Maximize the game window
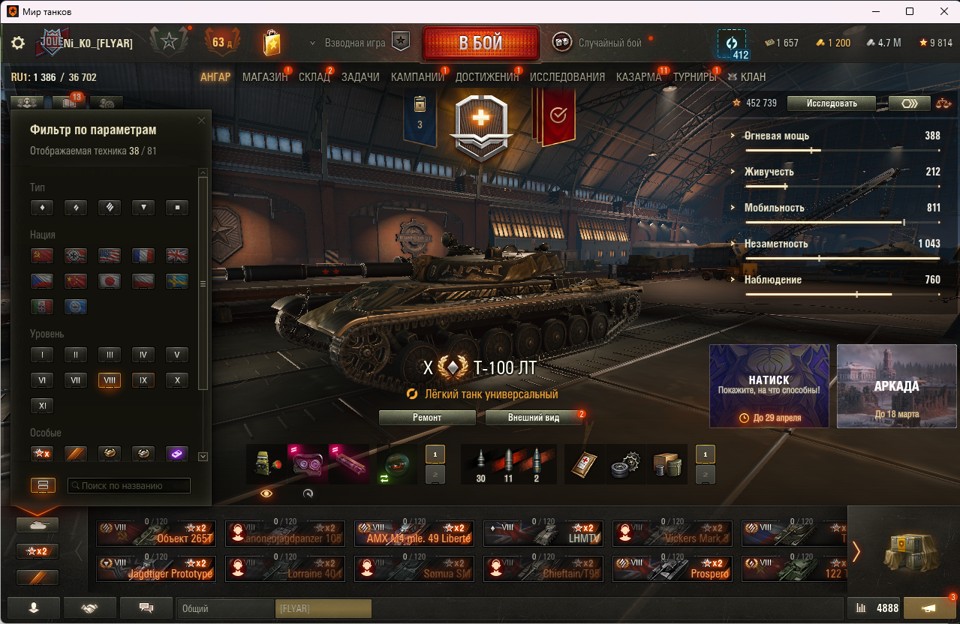The width and height of the screenshot is (960, 624). pos(909,11)
